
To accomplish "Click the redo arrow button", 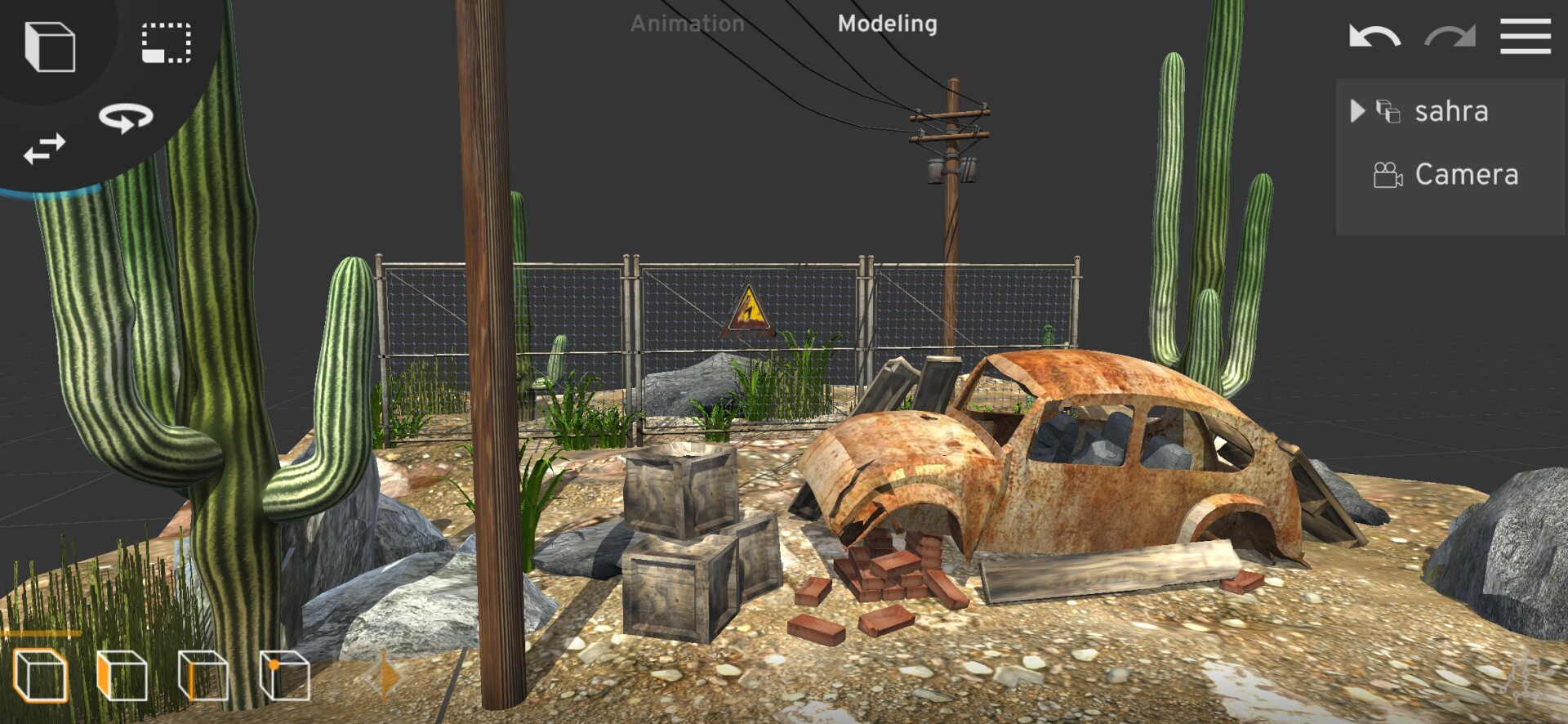I will pyautogui.click(x=1450, y=38).
